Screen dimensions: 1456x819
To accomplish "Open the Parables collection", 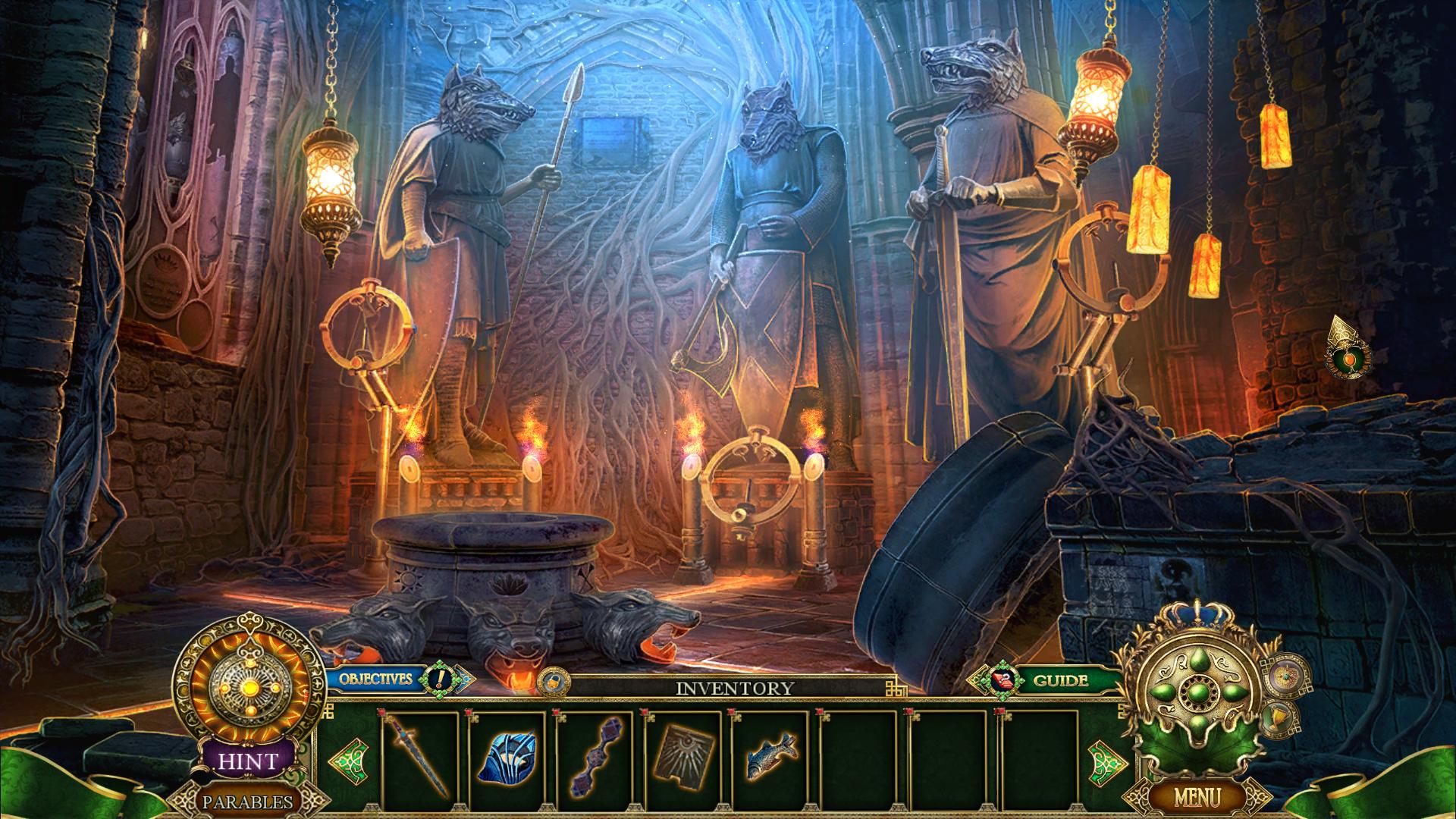I will pyautogui.click(x=247, y=801).
